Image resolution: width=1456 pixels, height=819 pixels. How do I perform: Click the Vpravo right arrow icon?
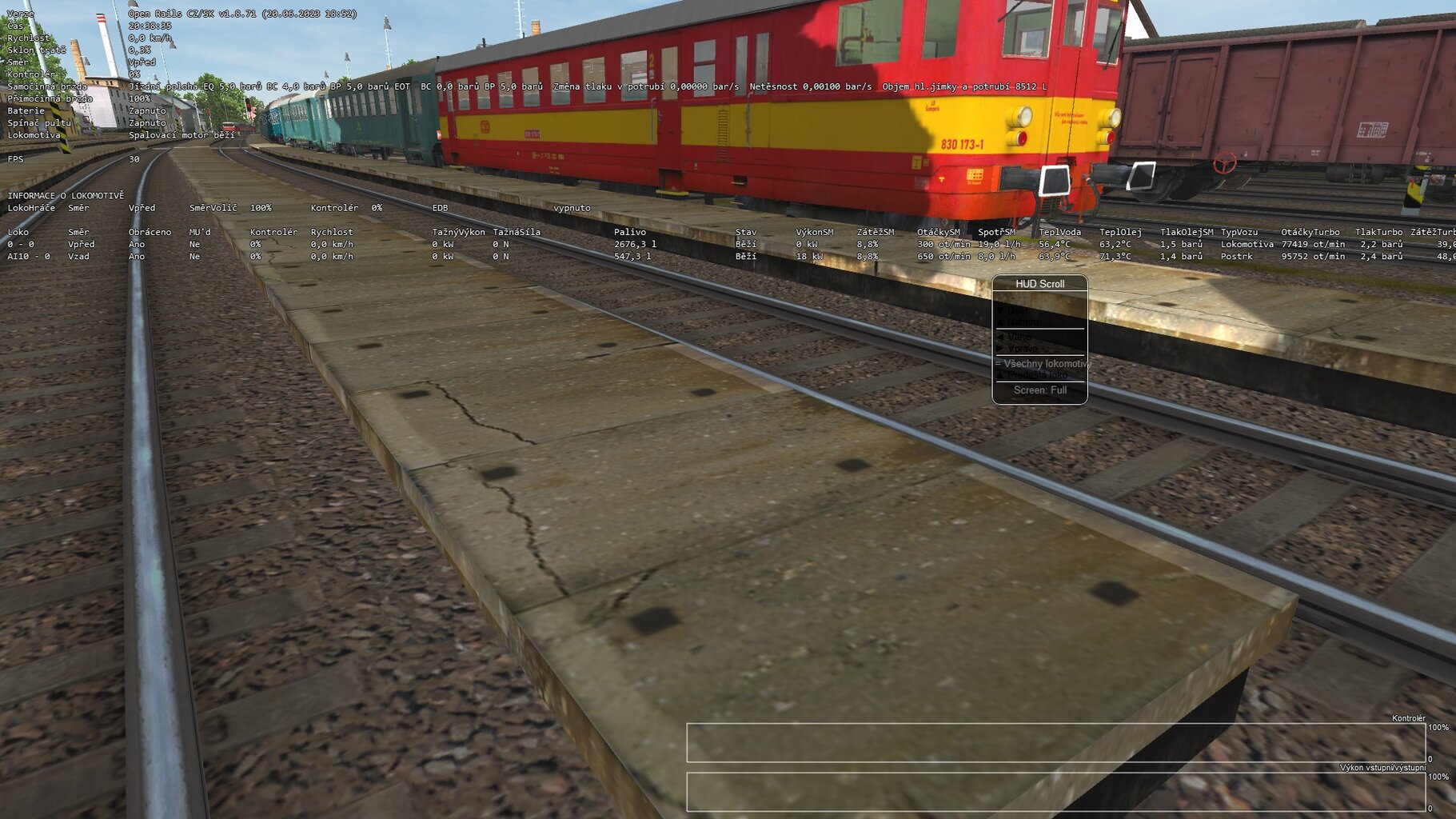coord(1001,348)
